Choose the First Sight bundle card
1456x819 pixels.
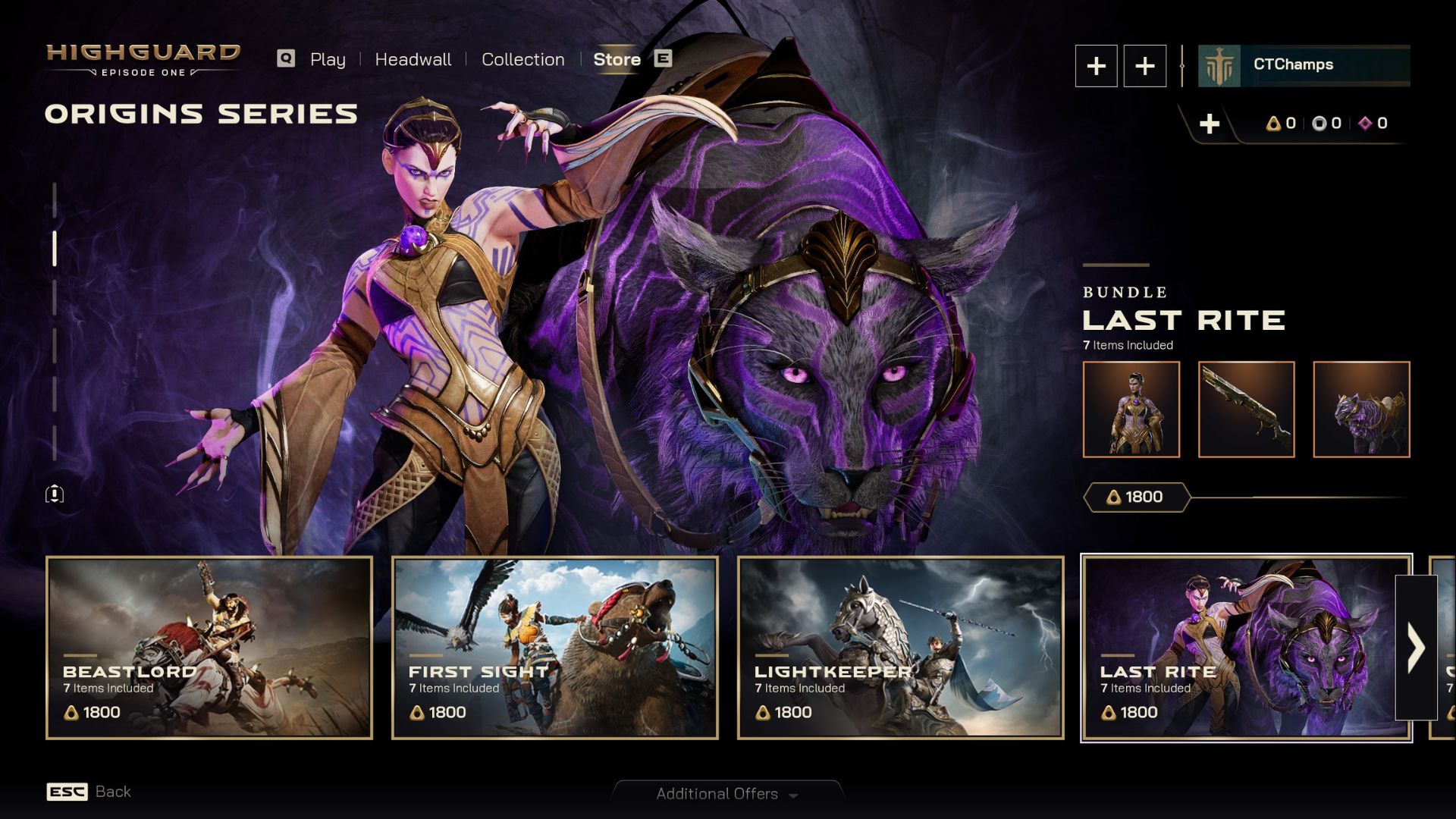(554, 648)
